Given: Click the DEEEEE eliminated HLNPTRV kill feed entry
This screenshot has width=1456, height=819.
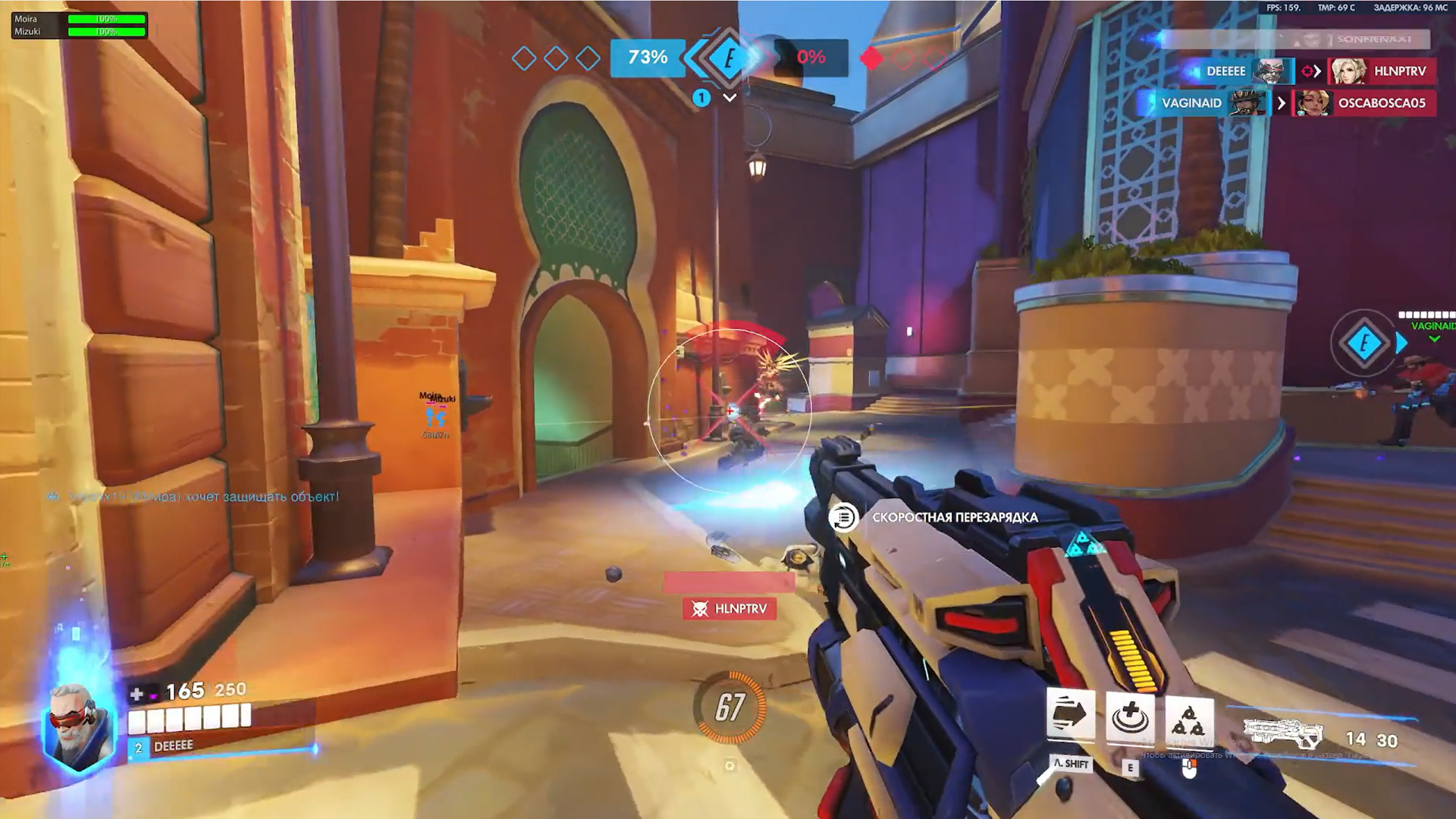Looking at the screenshot, I should (1310, 71).
